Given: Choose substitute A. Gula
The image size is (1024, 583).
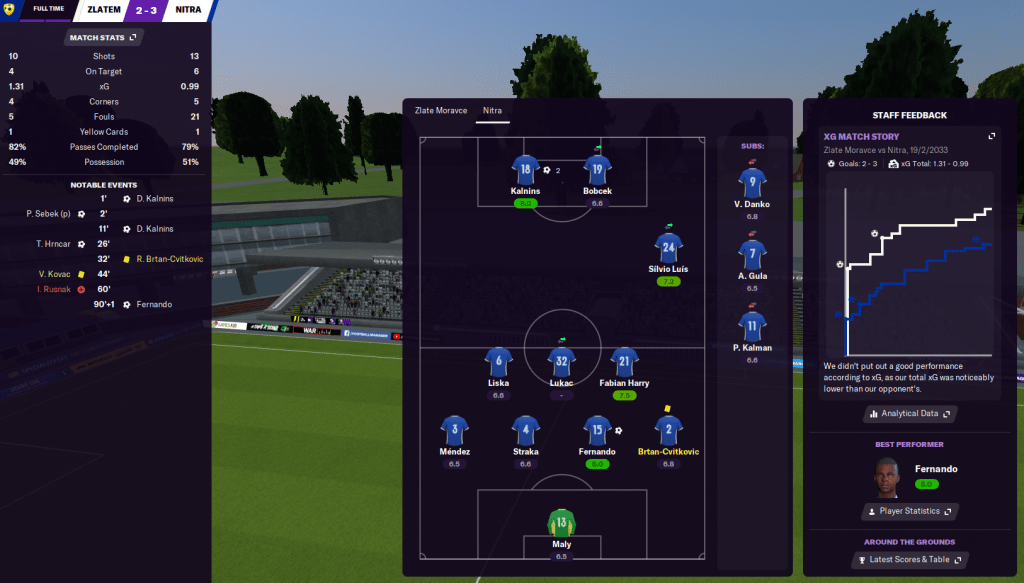Looking at the screenshot, I should click(x=752, y=256).
